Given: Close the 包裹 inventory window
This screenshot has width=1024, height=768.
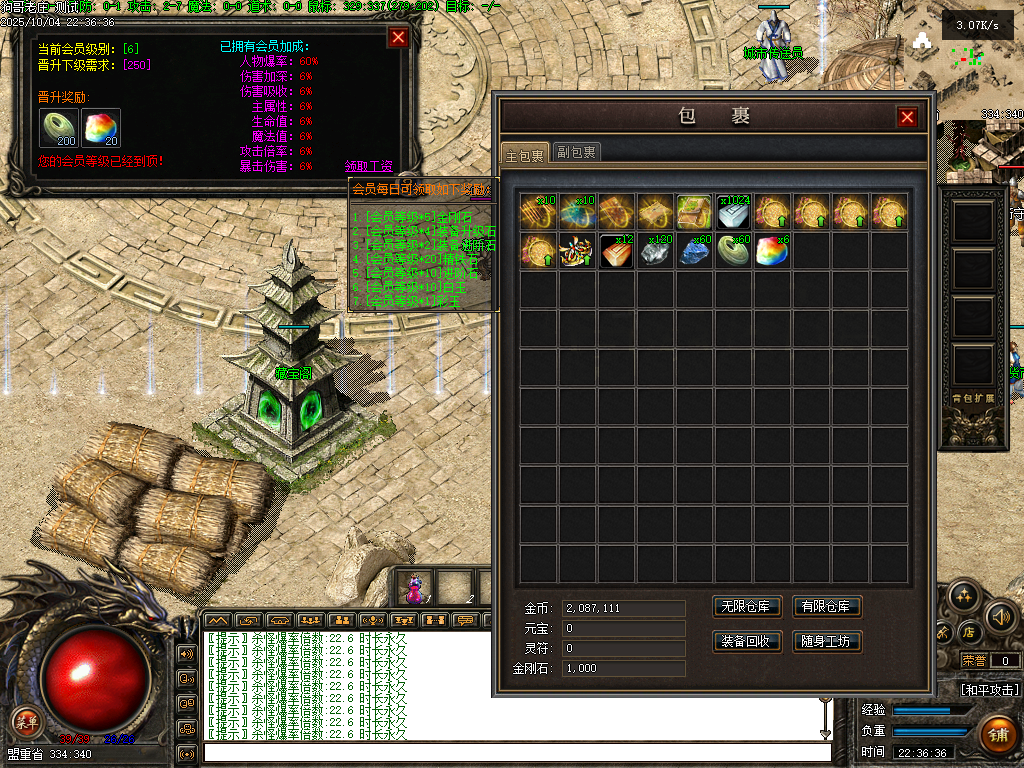Looking at the screenshot, I should 907,117.
